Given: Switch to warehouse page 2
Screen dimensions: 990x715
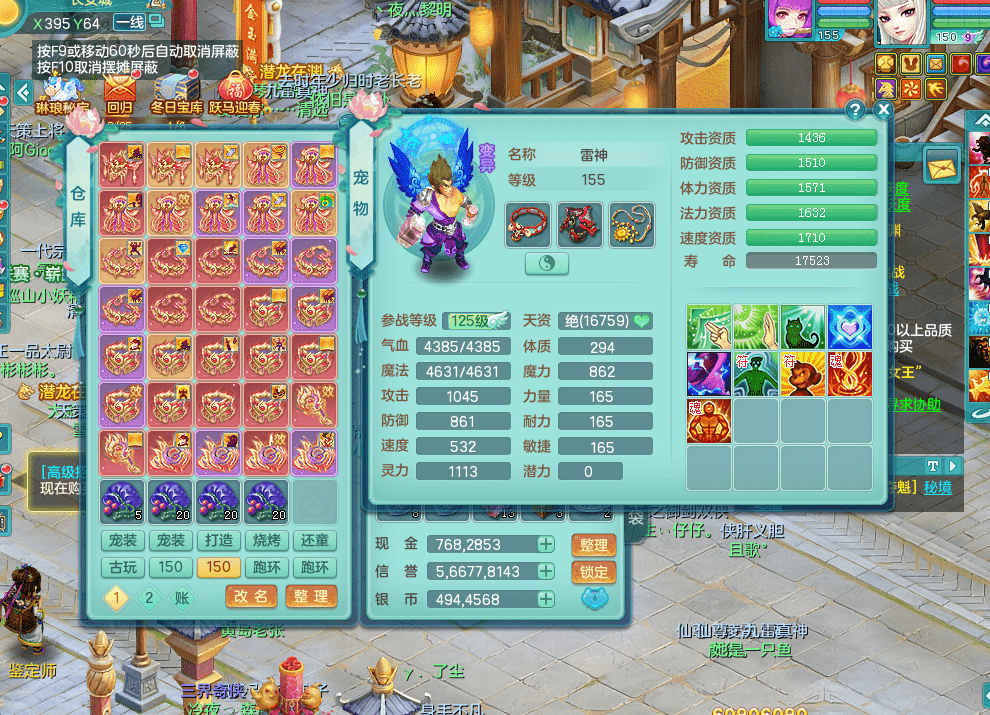Looking at the screenshot, I should point(149,598).
